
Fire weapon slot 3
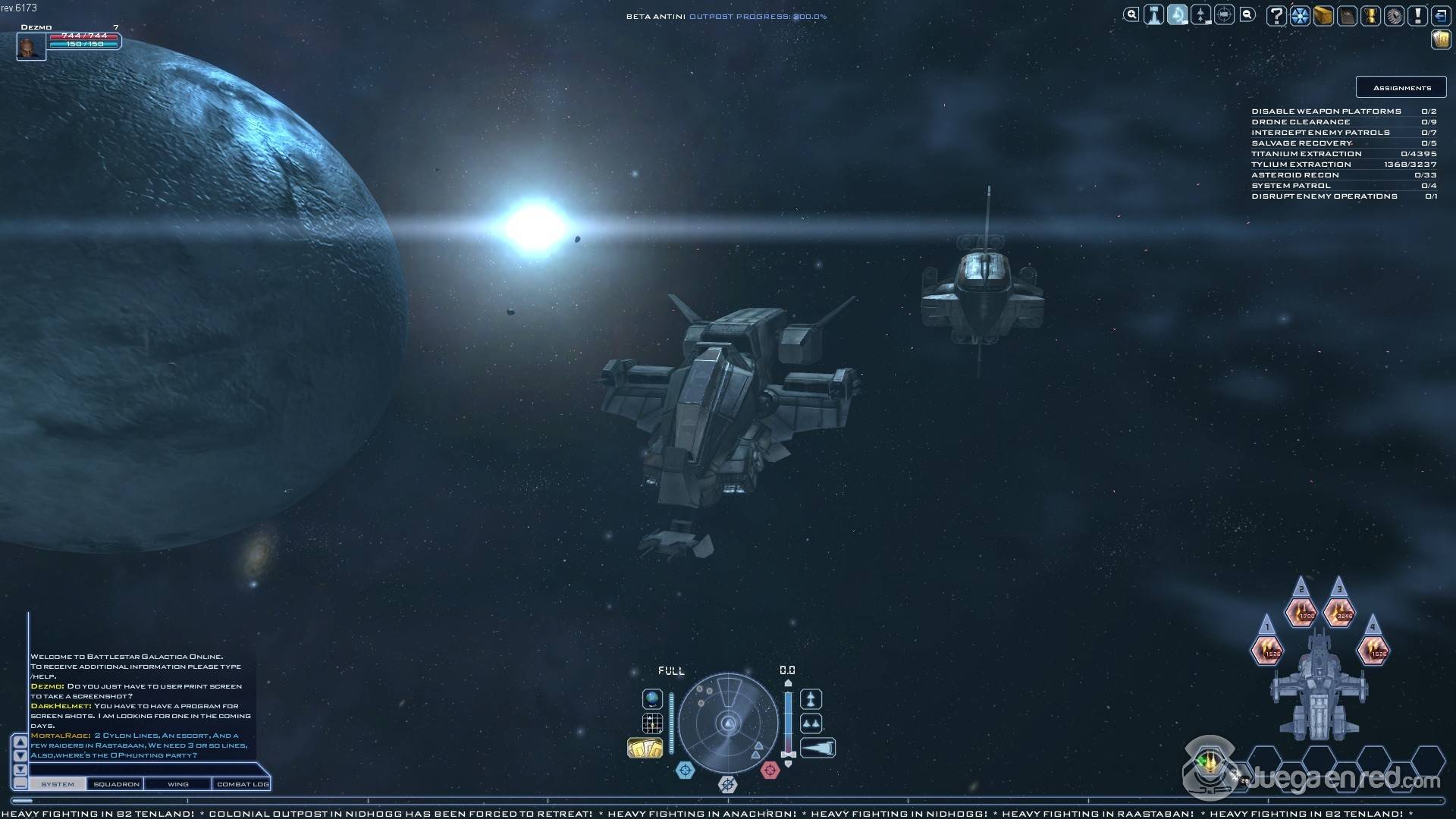(1339, 613)
